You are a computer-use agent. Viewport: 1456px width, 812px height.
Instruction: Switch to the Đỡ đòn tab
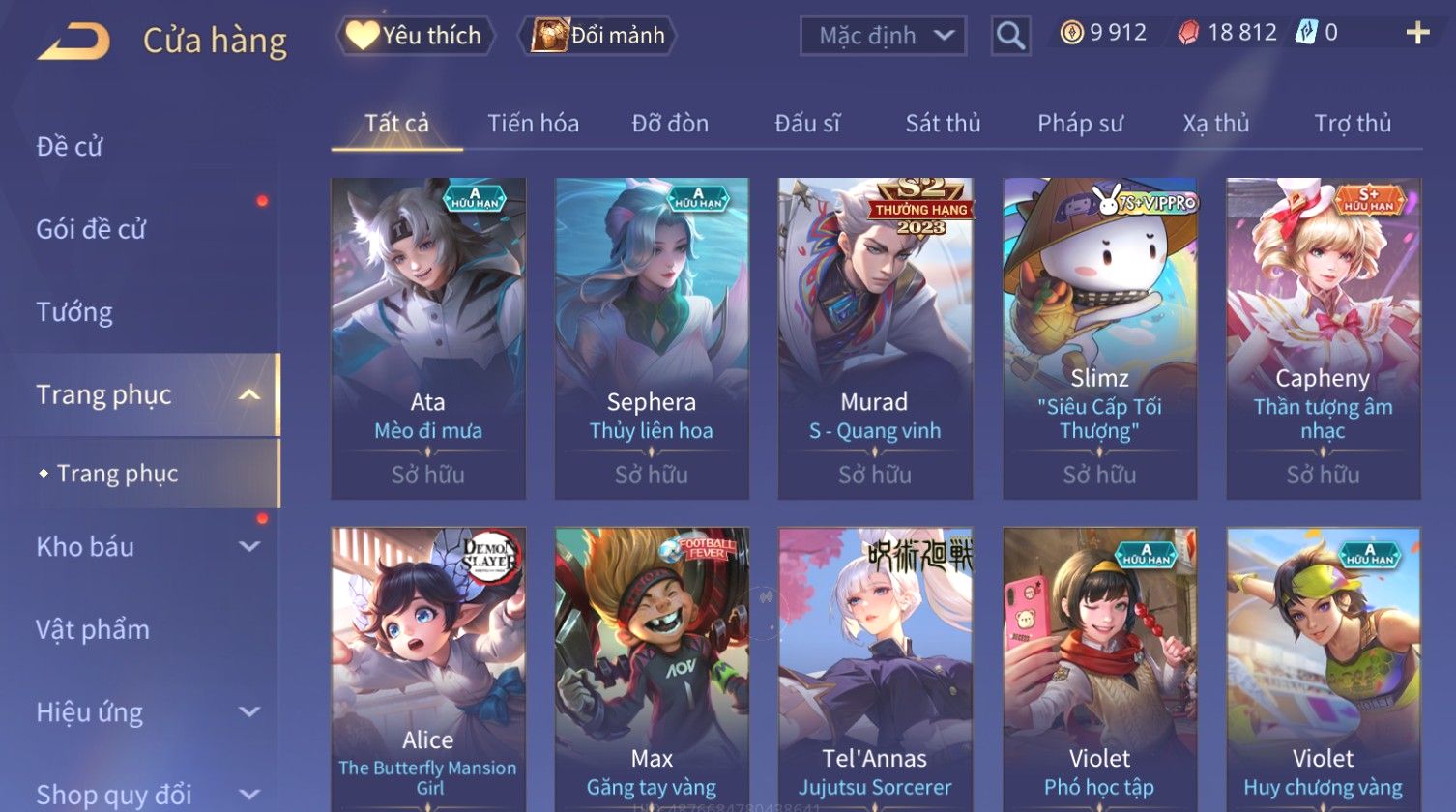coord(670,124)
